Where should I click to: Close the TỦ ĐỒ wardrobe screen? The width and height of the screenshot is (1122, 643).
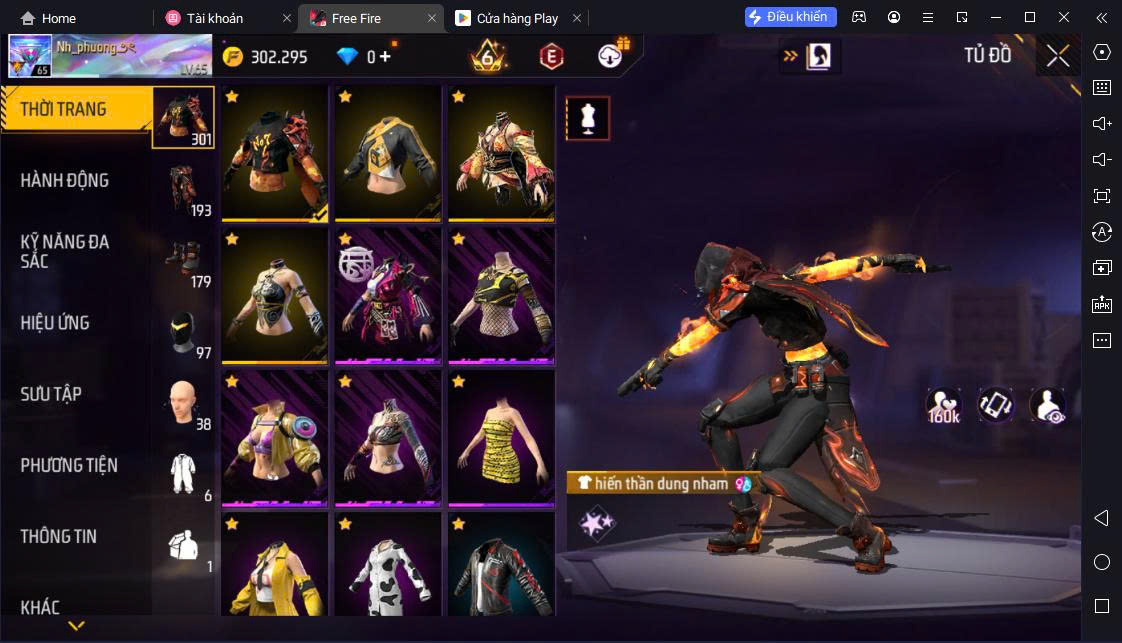[1058, 56]
